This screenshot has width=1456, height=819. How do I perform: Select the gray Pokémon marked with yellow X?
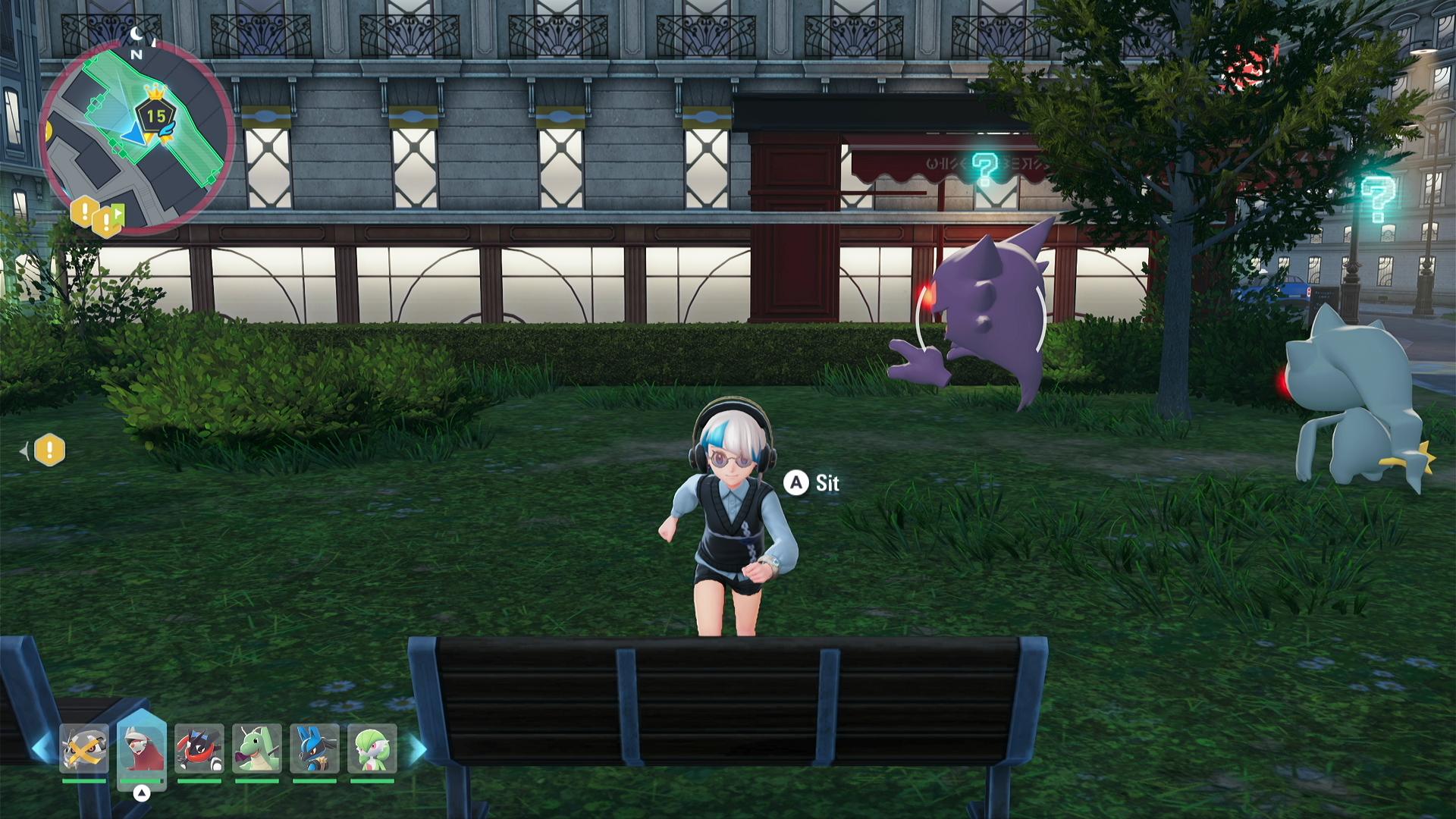point(84,748)
